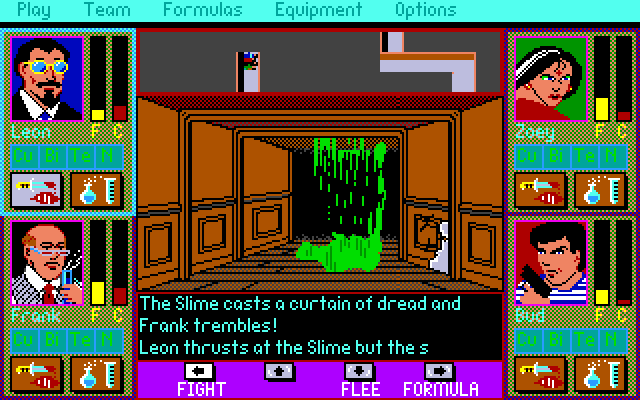The height and width of the screenshot is (400, 640).
Task: Click Bud's chemical flask icon
Action: tap(600, 374)
